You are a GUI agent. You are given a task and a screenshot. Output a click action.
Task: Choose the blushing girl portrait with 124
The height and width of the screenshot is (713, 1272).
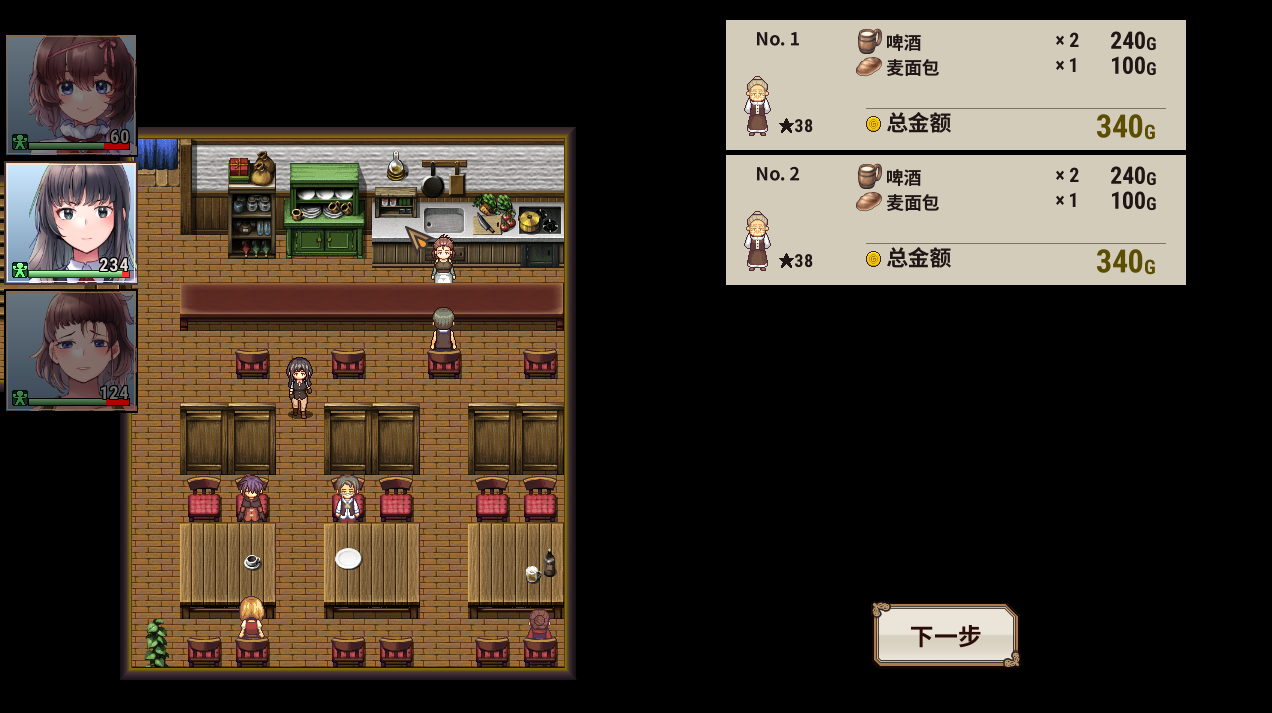tap(71, 350)
